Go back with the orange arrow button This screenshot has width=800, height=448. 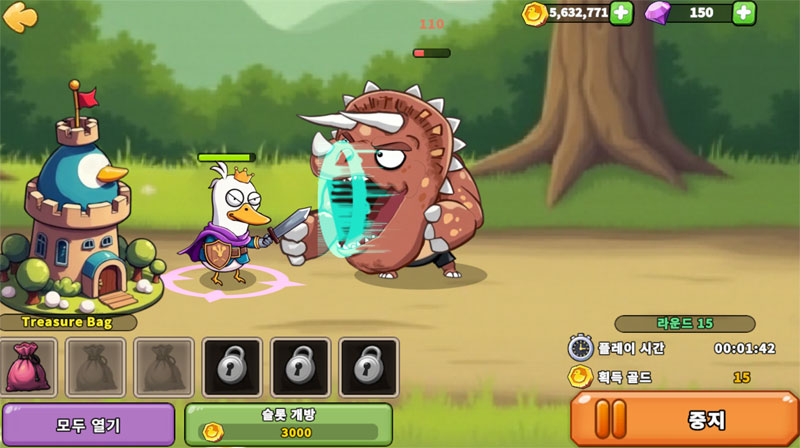click(x=20, y=16)
